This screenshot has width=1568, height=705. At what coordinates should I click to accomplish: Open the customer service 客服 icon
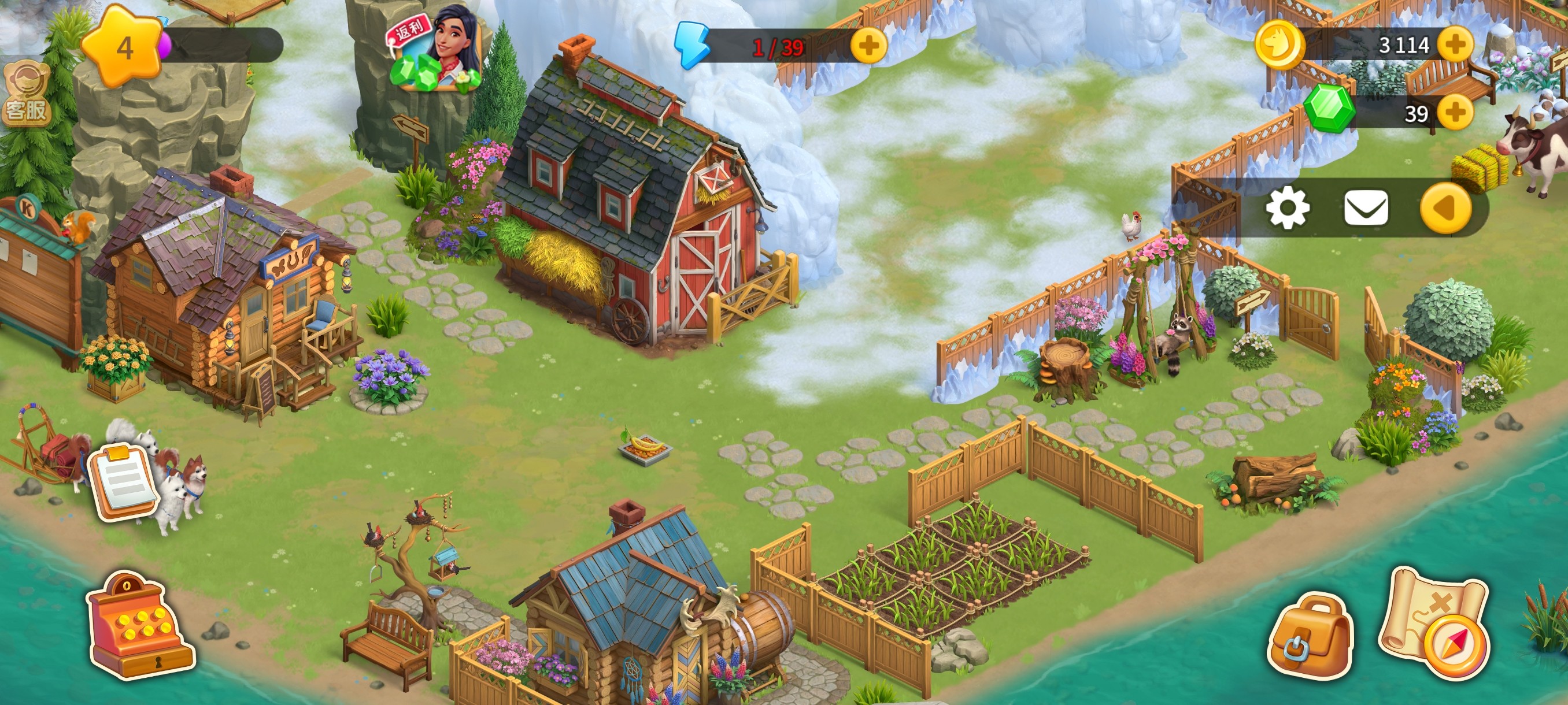tap(25, 95)
